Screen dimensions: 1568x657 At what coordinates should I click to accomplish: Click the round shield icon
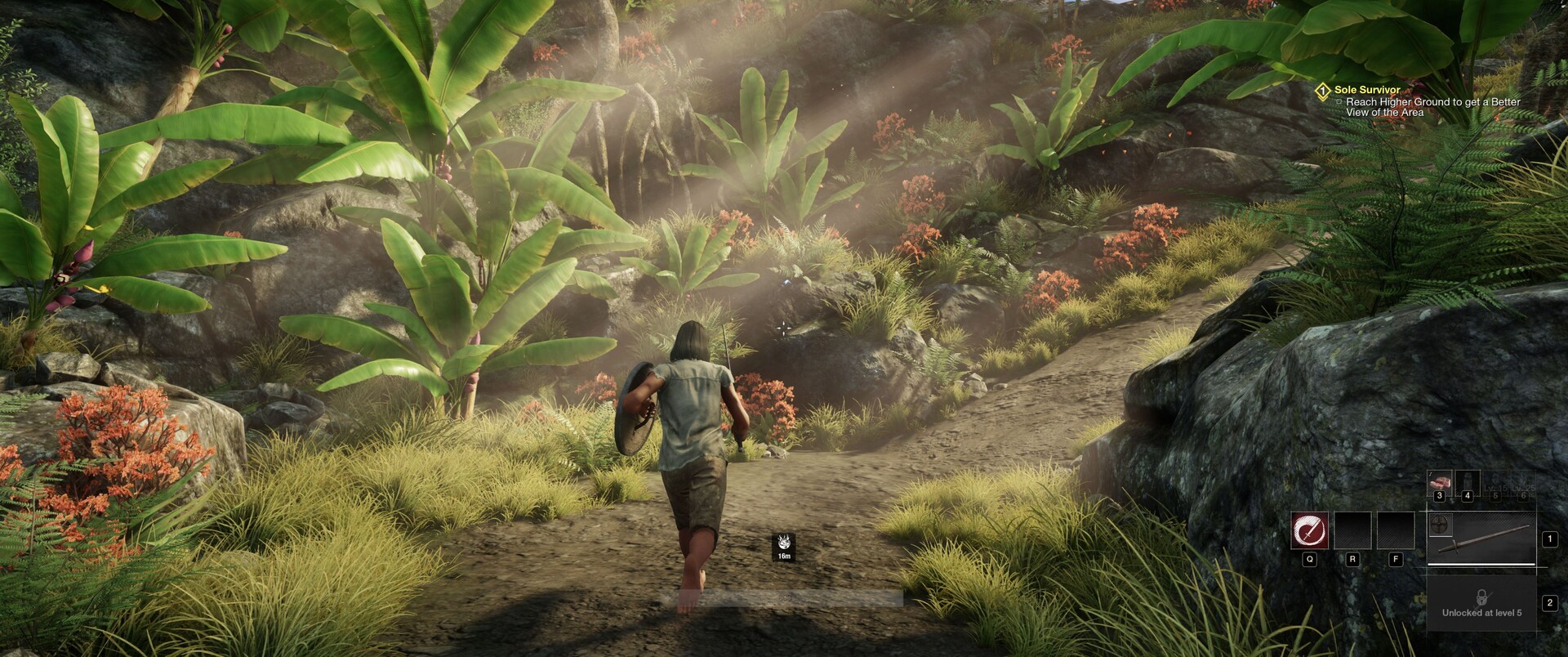(x=1439, y=522)
